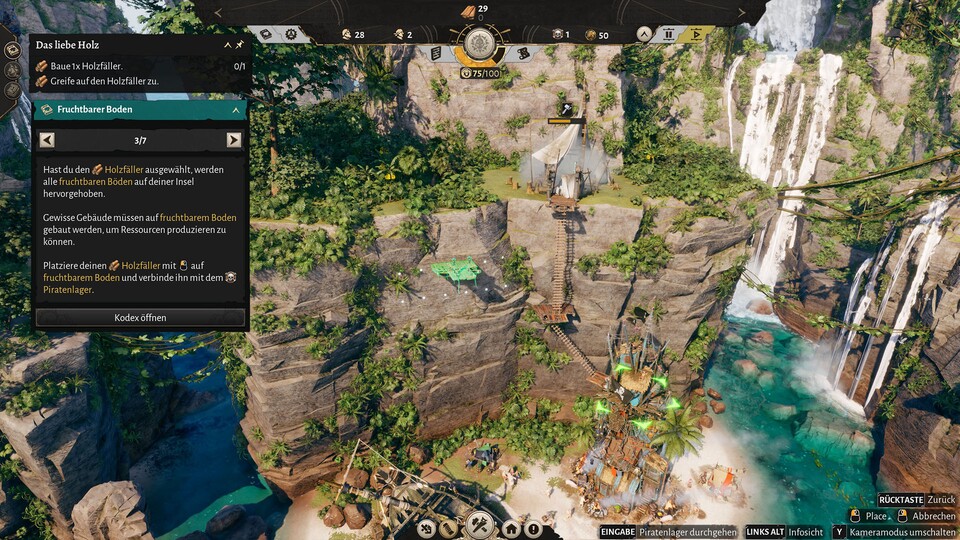The width and height of the screenshot is (960, 540).
Task: Collapse the top bar with arrow button
Action: pos(644,34)
